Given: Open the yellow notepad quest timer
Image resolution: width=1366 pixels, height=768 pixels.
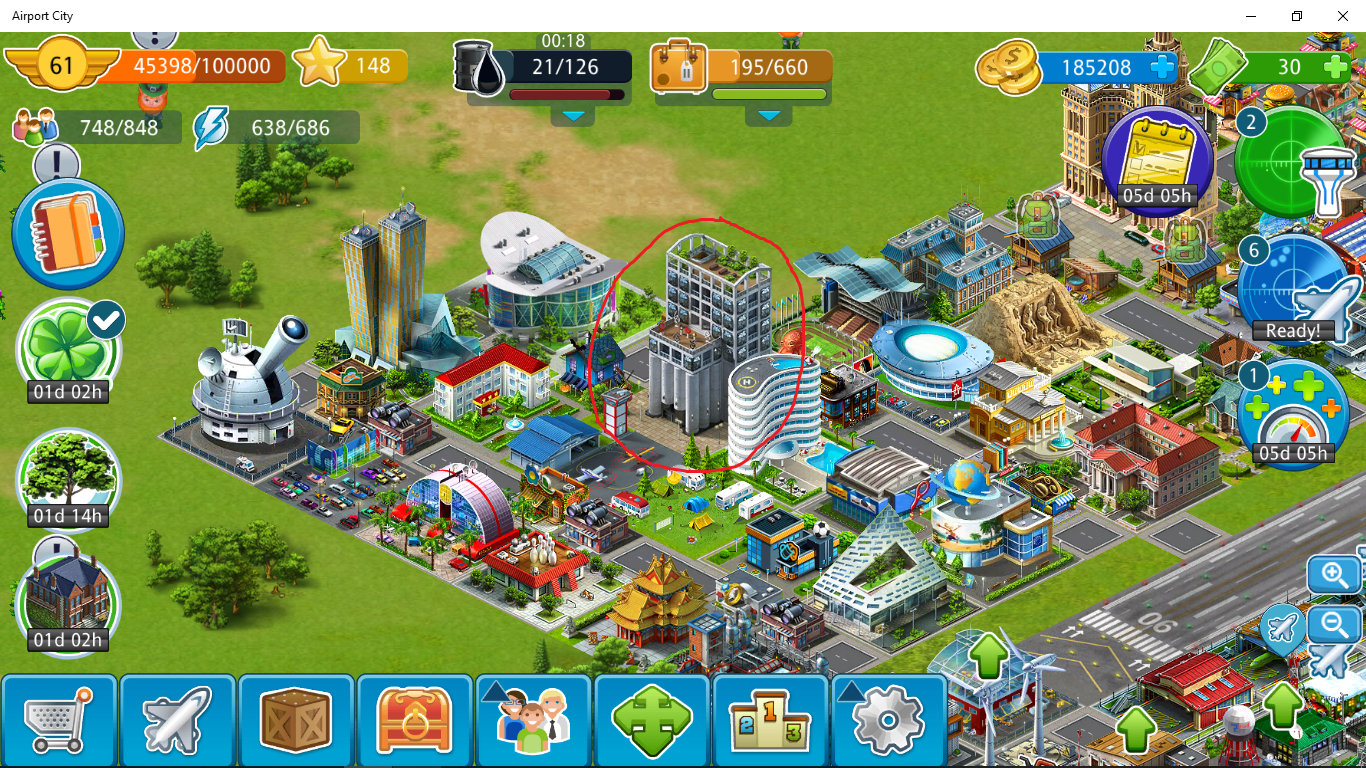Looking at the screenshot, I should click(1157, 158).
